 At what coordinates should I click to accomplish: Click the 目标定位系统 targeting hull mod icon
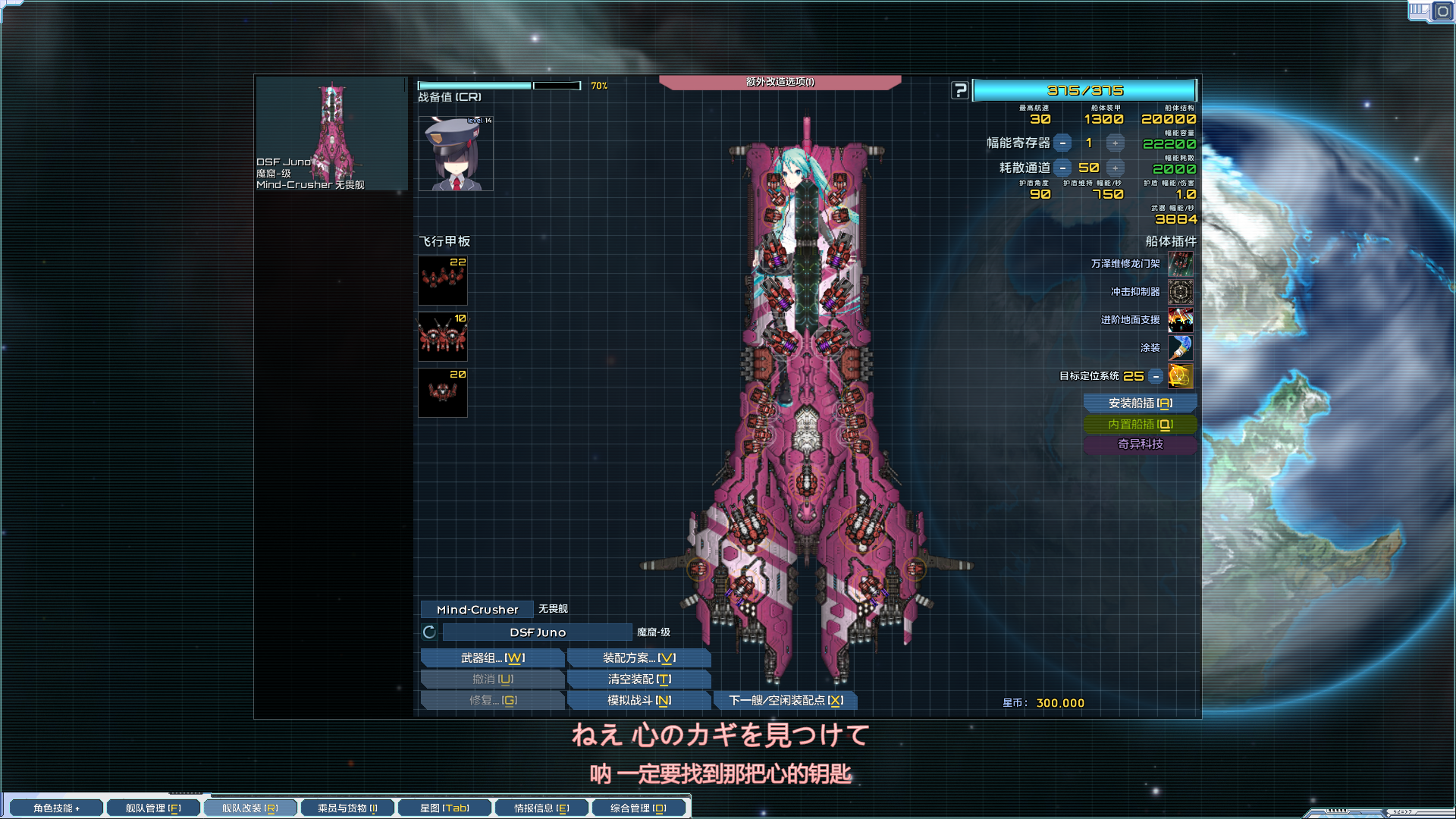(1182, 376)
